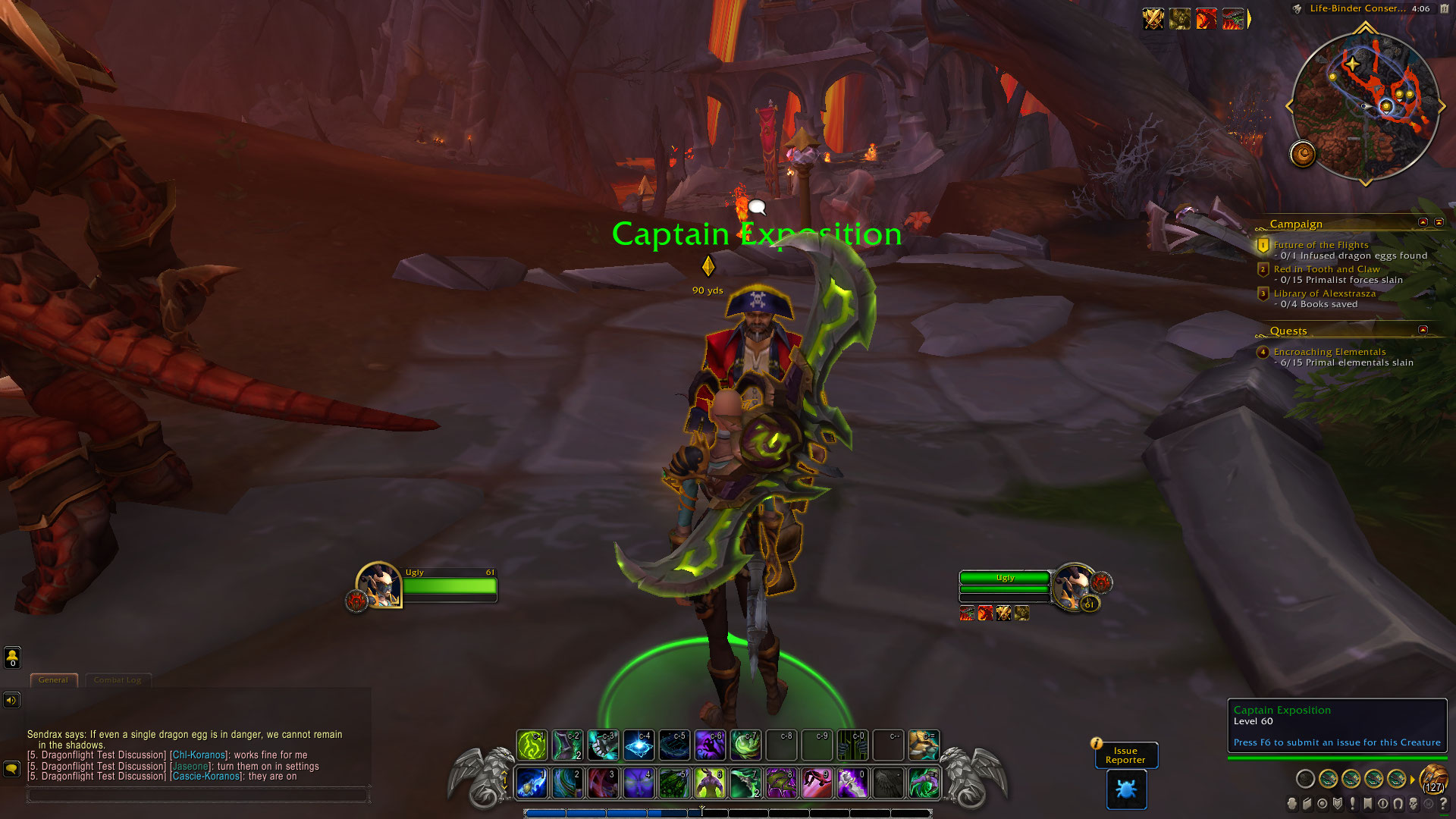
Task: Collapse the Campaign tracker section
Action: pyautogui.click(x=1423, y=222)
